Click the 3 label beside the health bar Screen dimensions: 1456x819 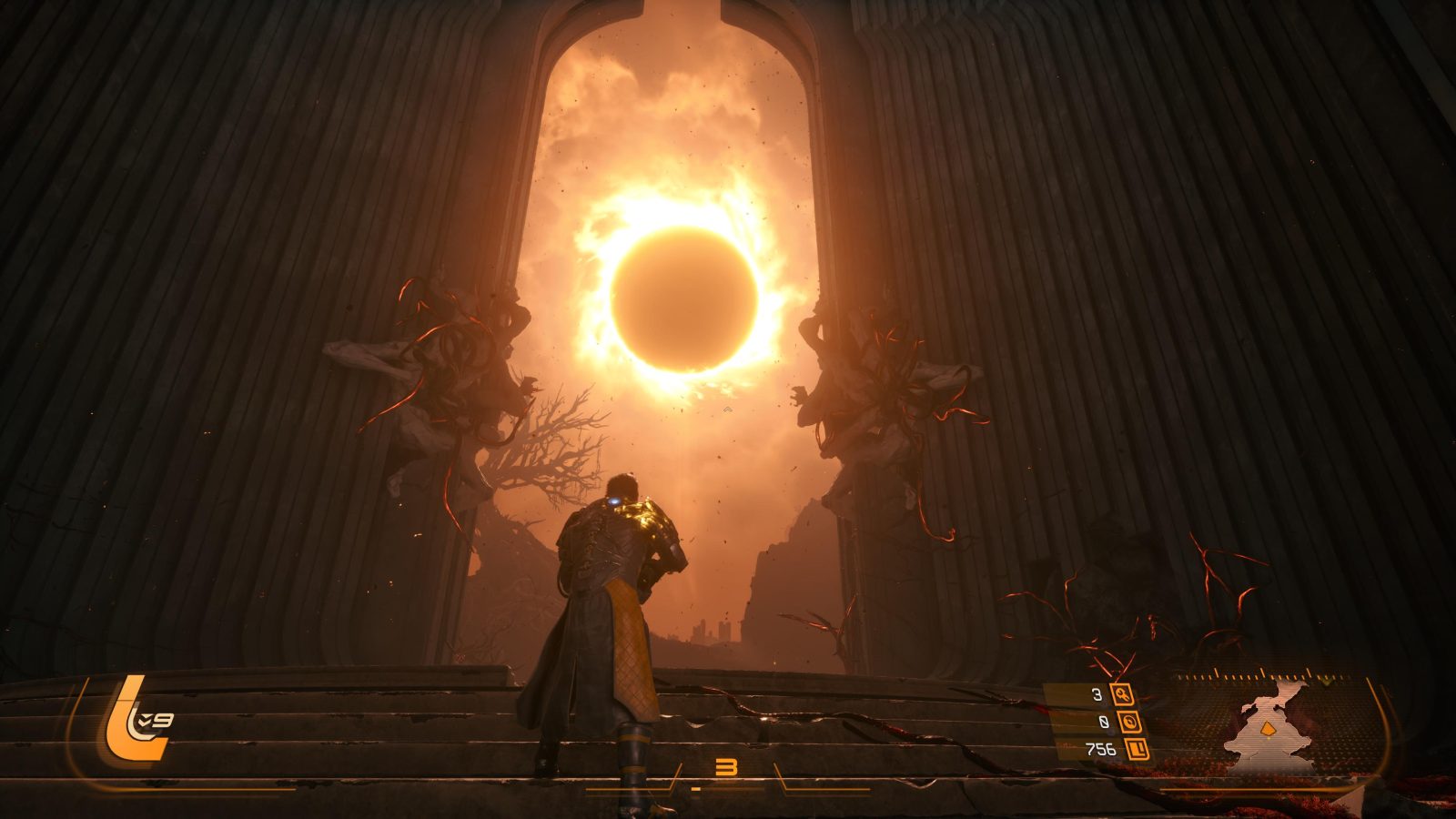(x=727, y=765)
